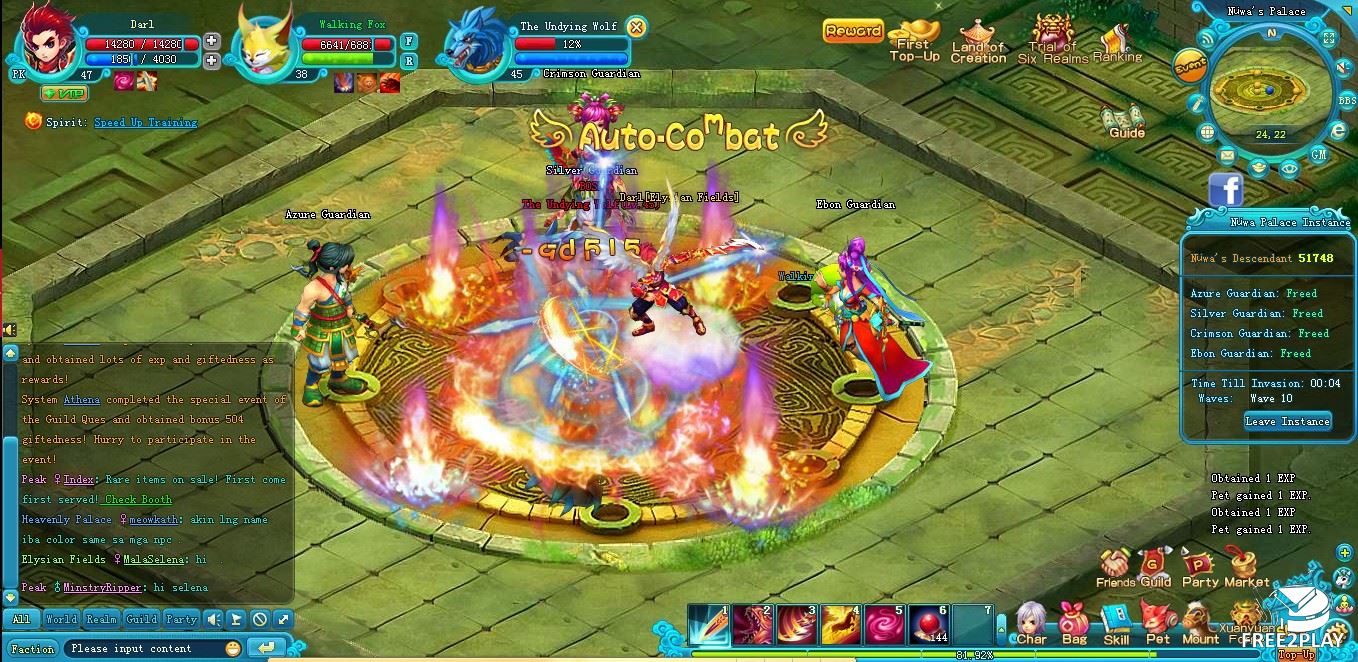This screenshot has height=662, width=1358.
Task: Open the Market menu
Action: [1246, 568]
